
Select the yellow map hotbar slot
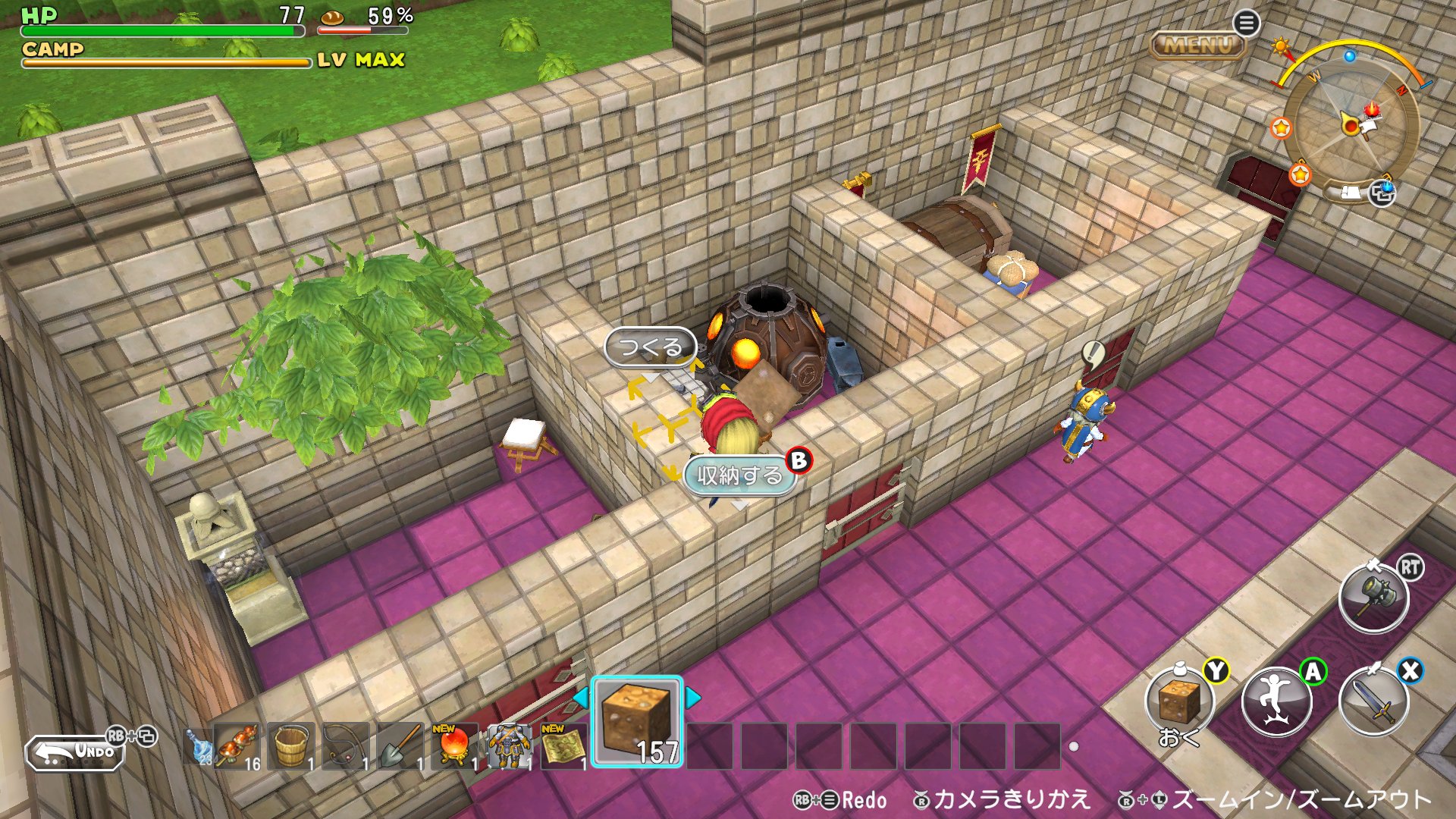pos(563,746)
